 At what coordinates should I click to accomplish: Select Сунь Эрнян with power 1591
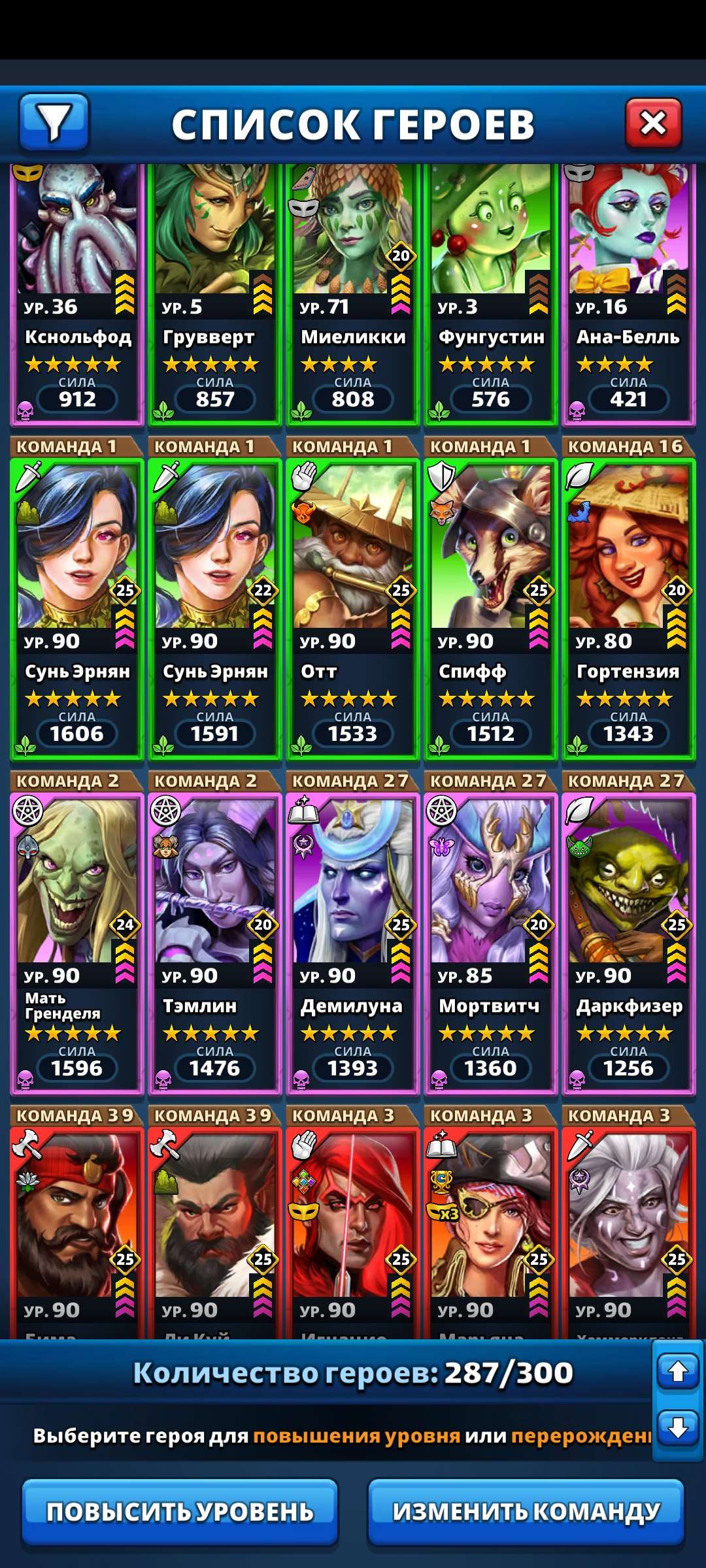tap(214, 609)
